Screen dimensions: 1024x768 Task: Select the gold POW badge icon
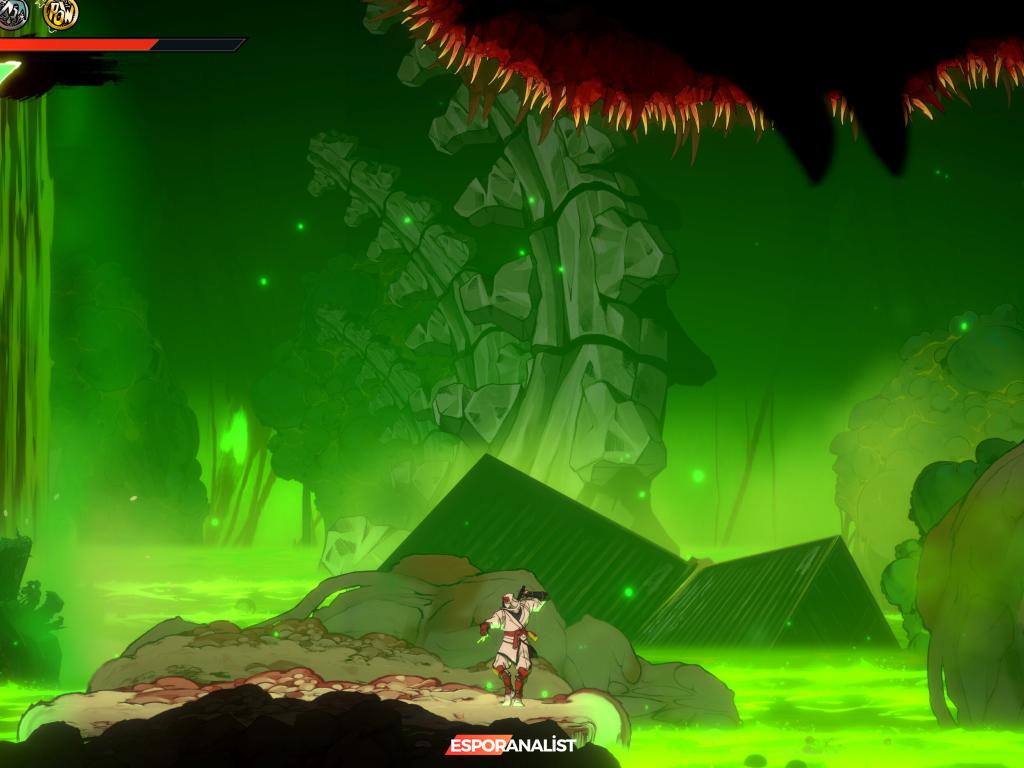(x=61, y=13)
